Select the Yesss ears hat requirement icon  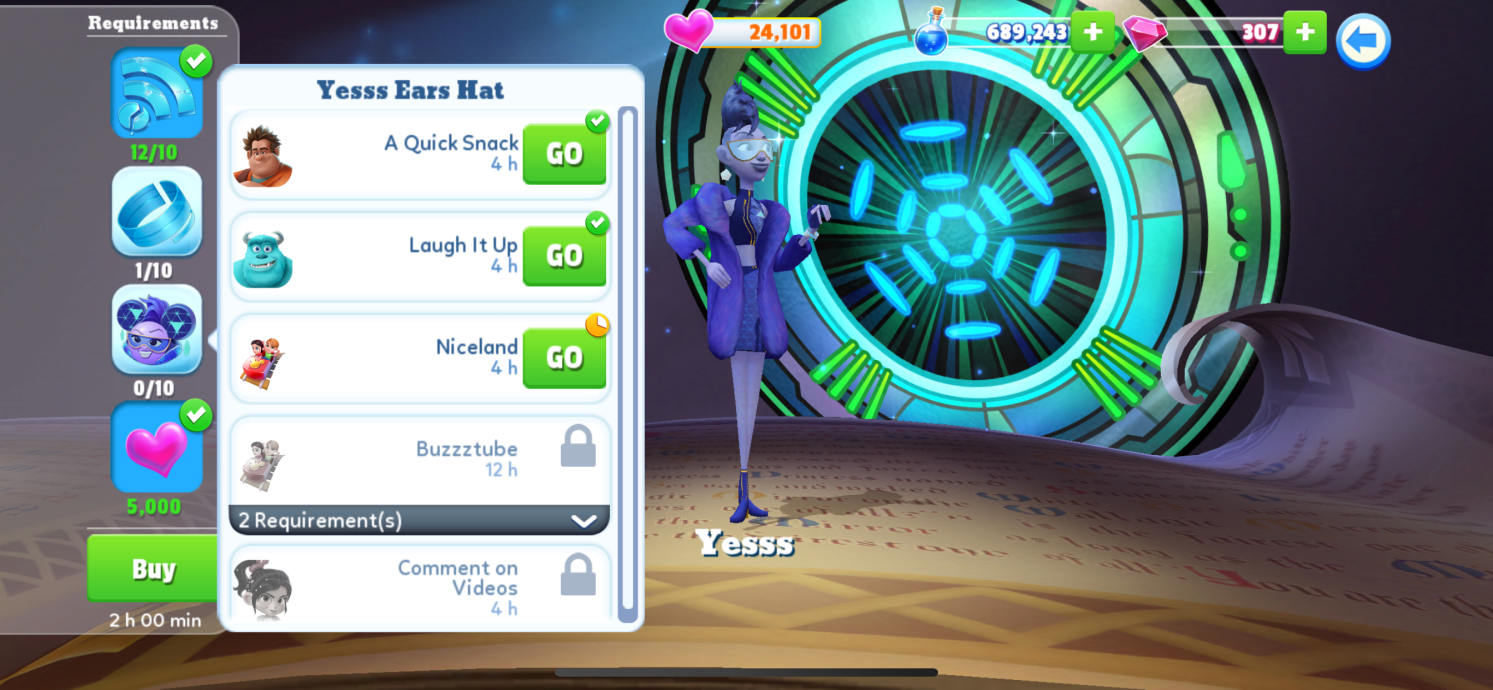click(157, 329)
